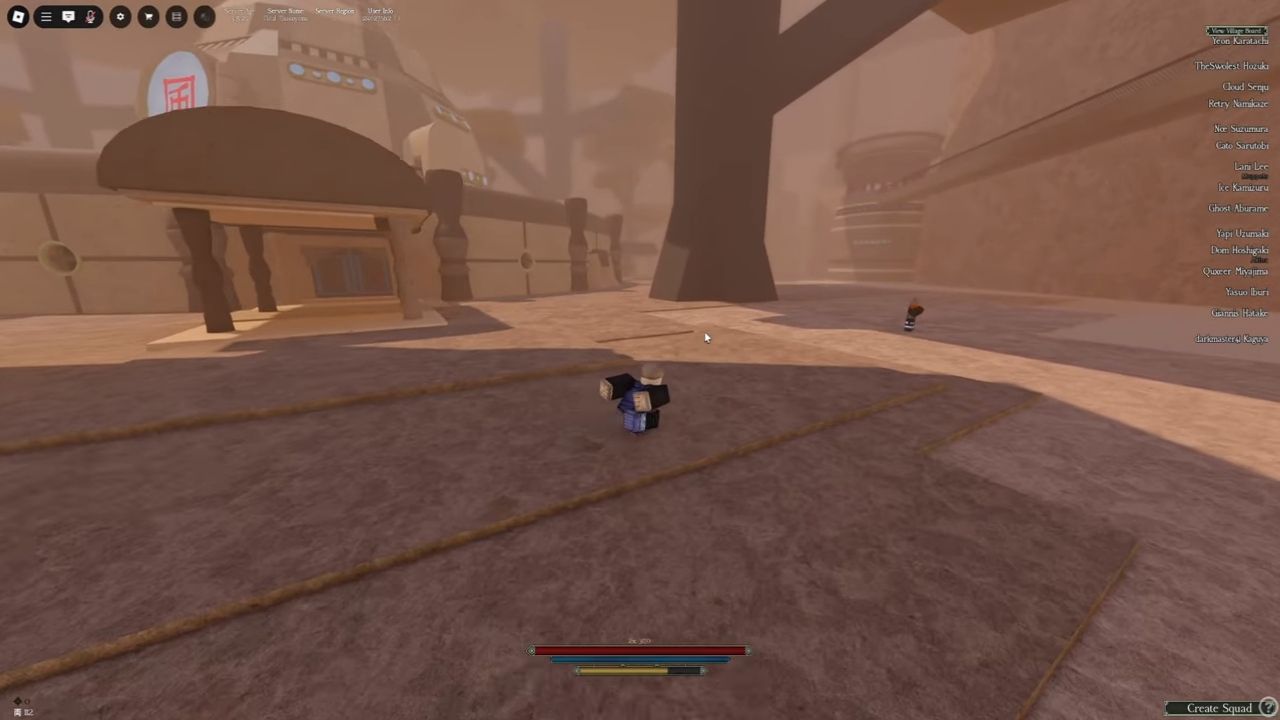Click the User Info heading
This screenshot has height=720, width=1280.
(380, 10)
